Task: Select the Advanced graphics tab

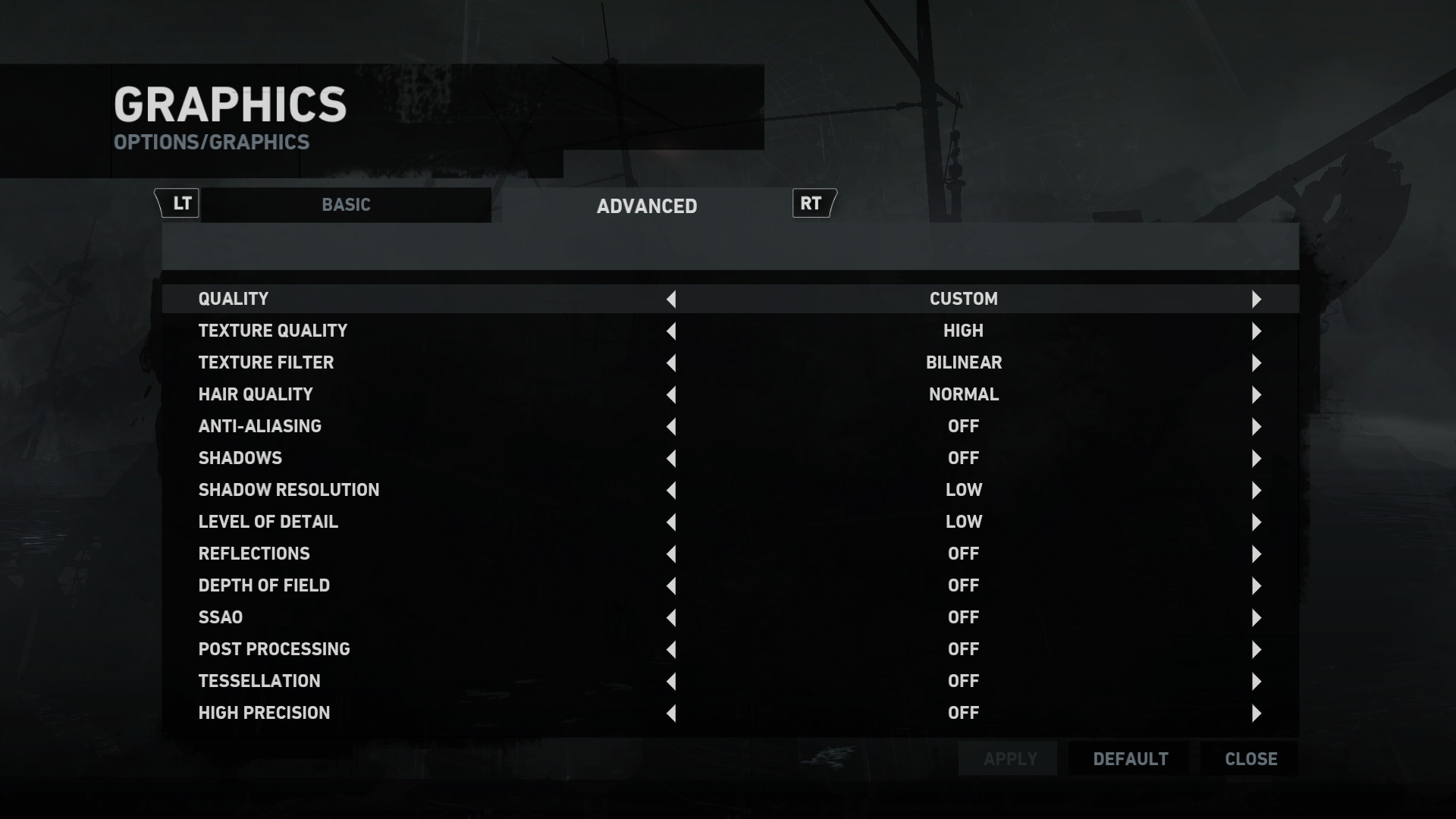Action: tap(646, 206)
